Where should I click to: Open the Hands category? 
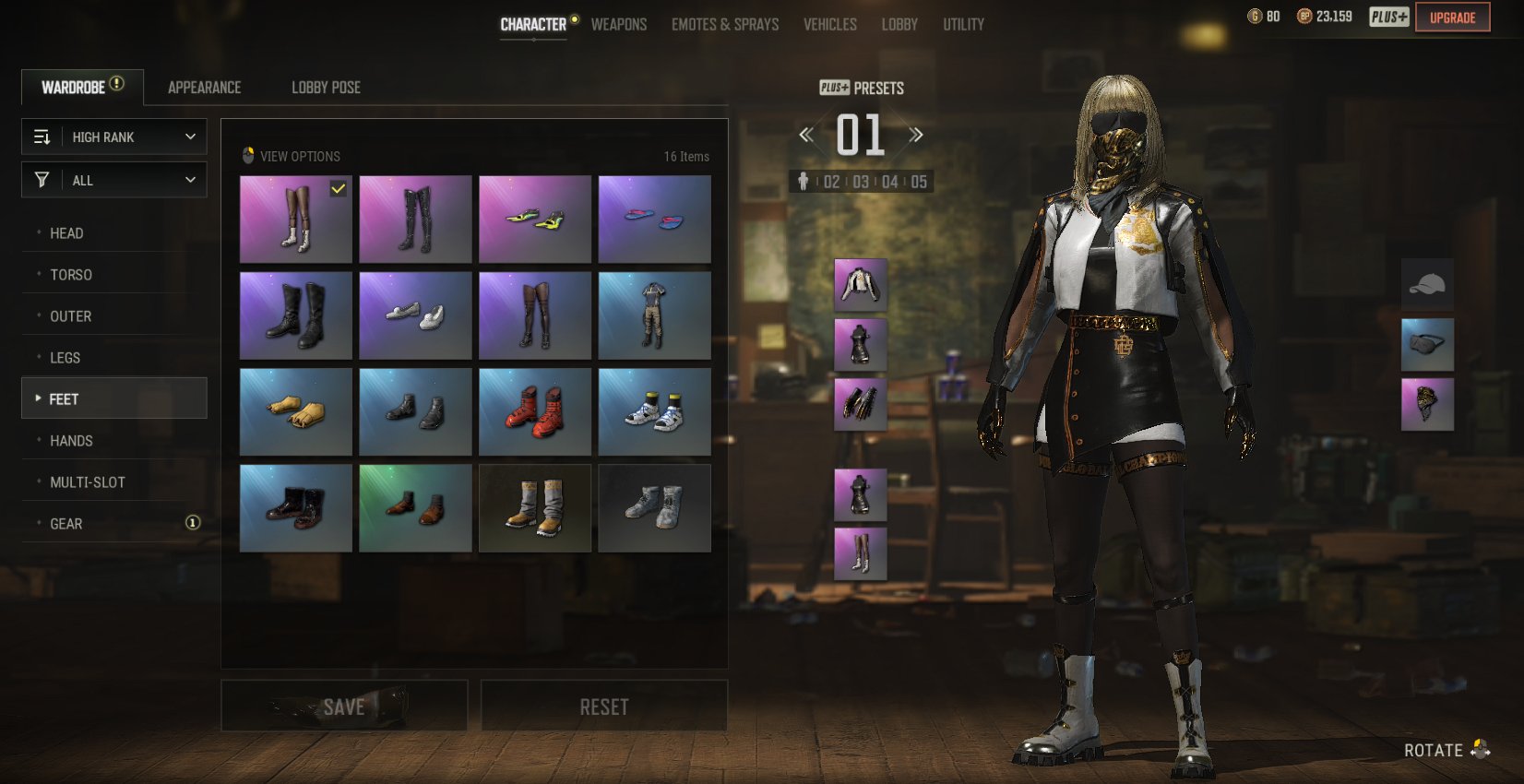pos(71,441)
